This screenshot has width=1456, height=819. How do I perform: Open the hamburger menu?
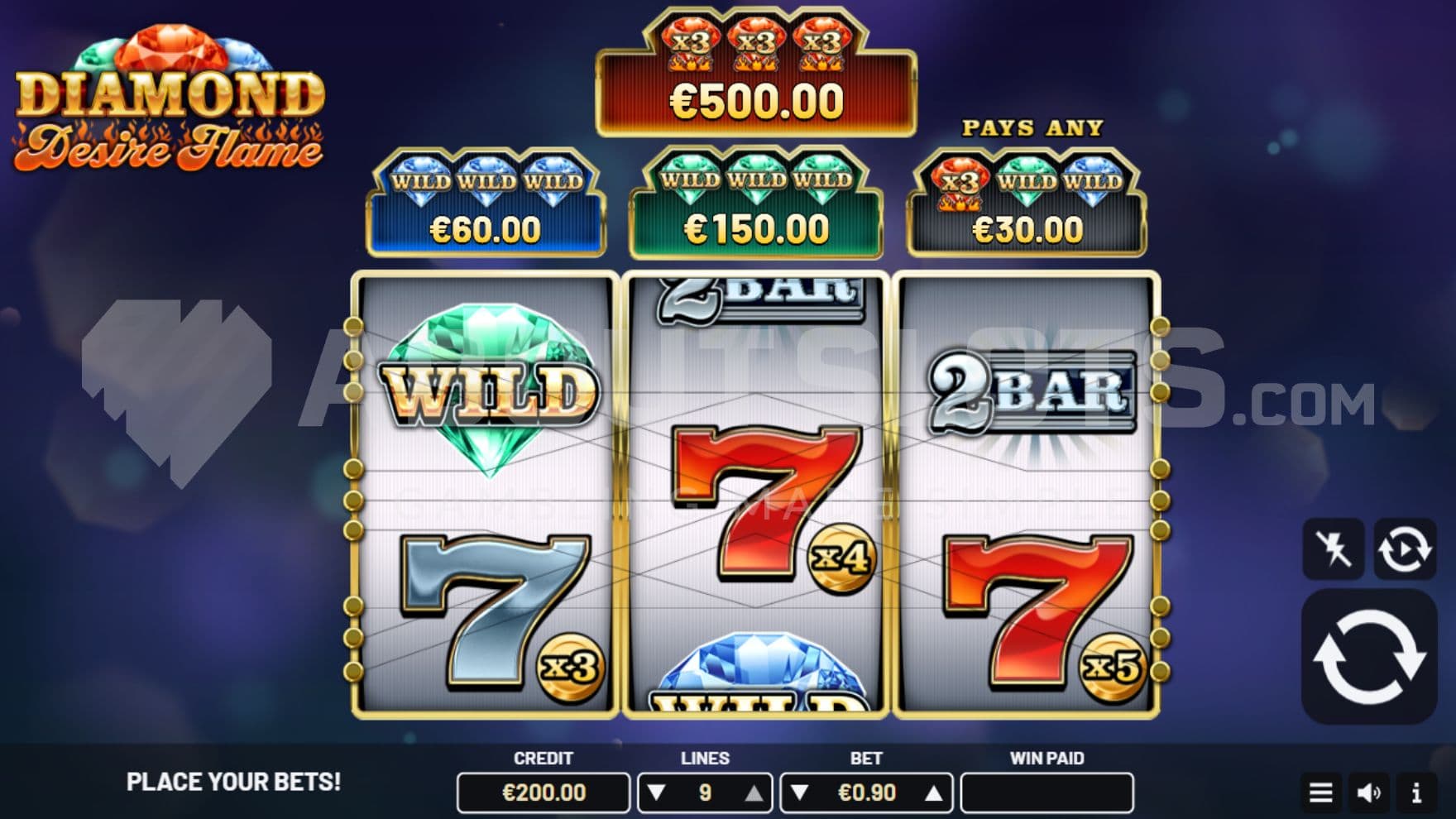(x=1320, y=793)
